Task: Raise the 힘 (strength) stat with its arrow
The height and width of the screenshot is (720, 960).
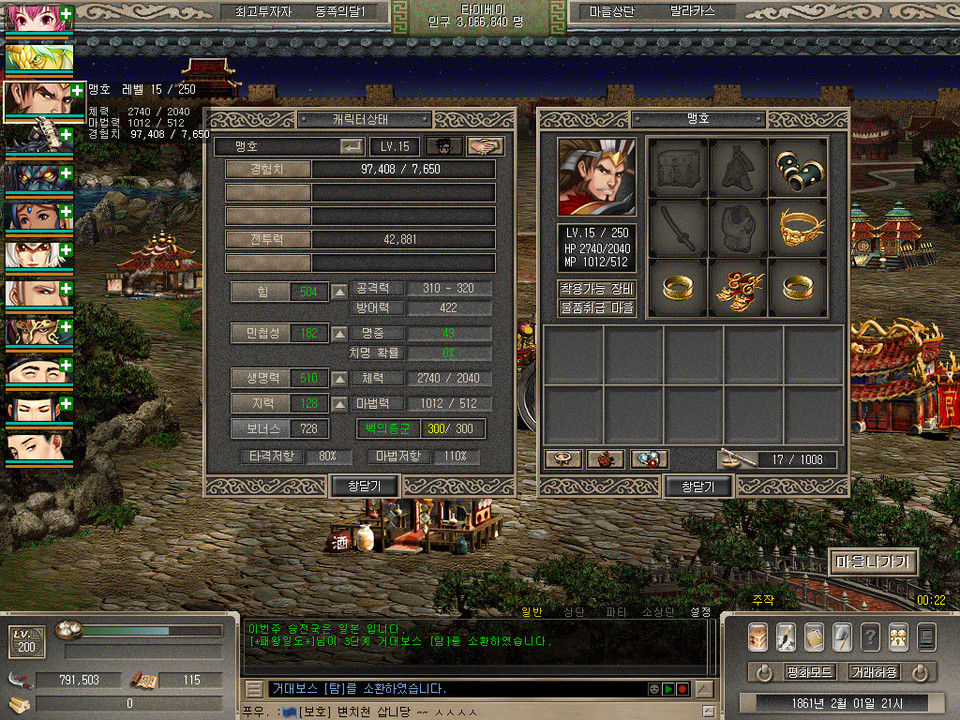Action: tap(340, 291)
